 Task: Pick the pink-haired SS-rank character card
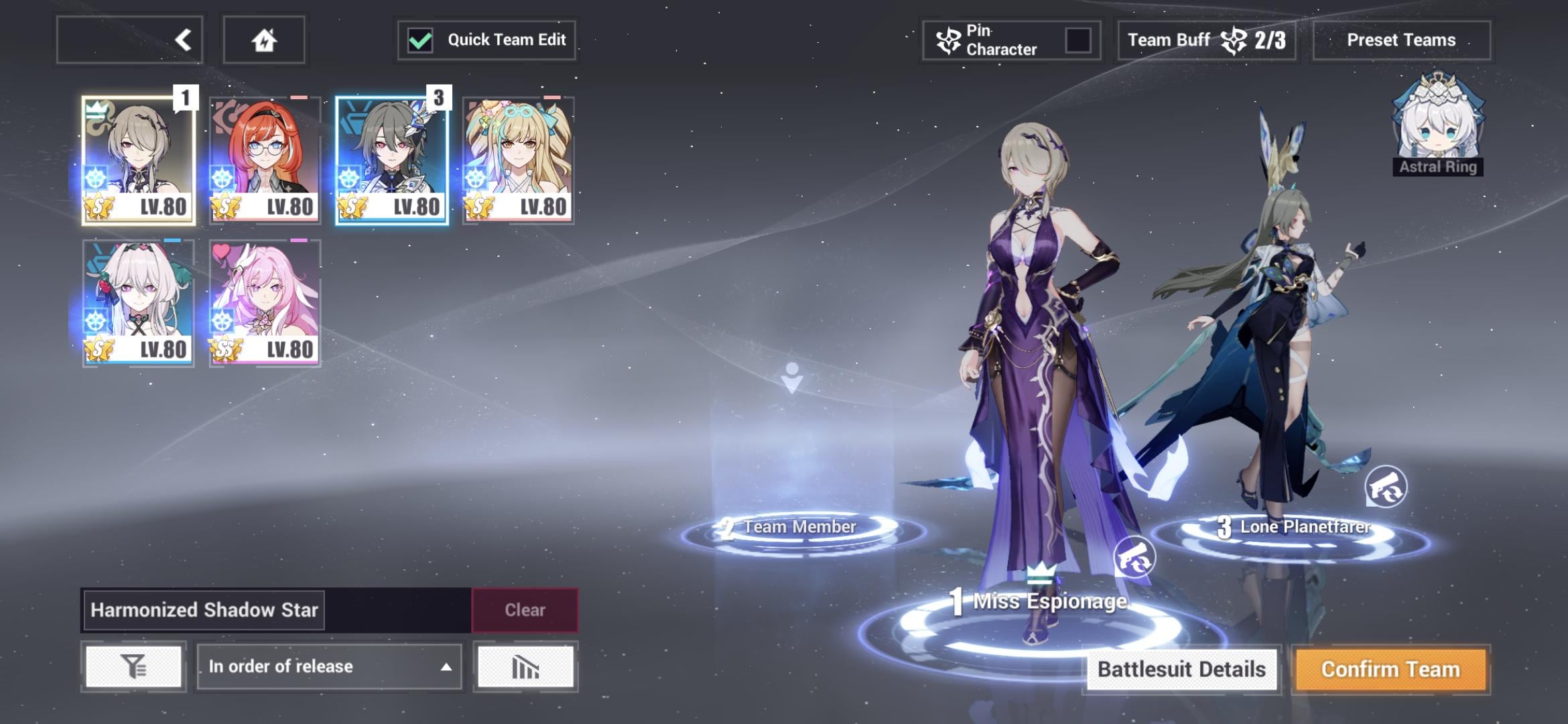click(x=265, y=303)
